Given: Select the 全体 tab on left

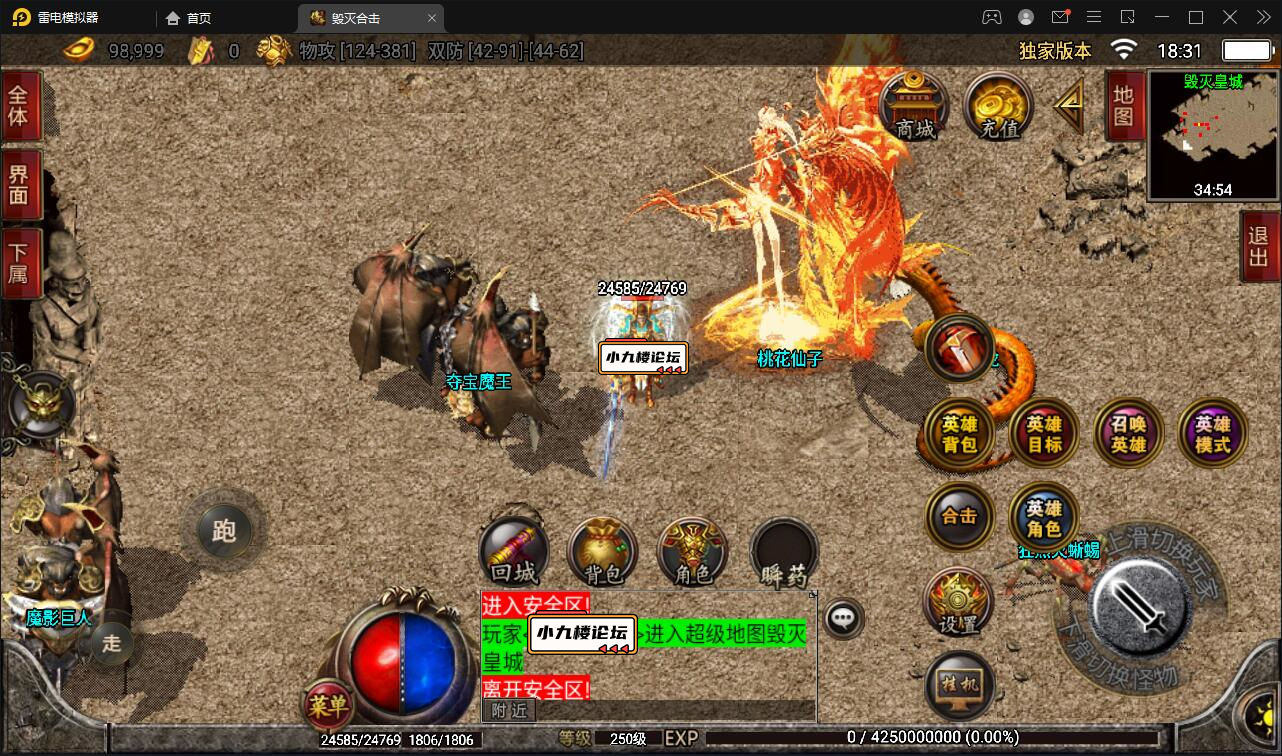Looking at the screenshot, I should 19,106.
